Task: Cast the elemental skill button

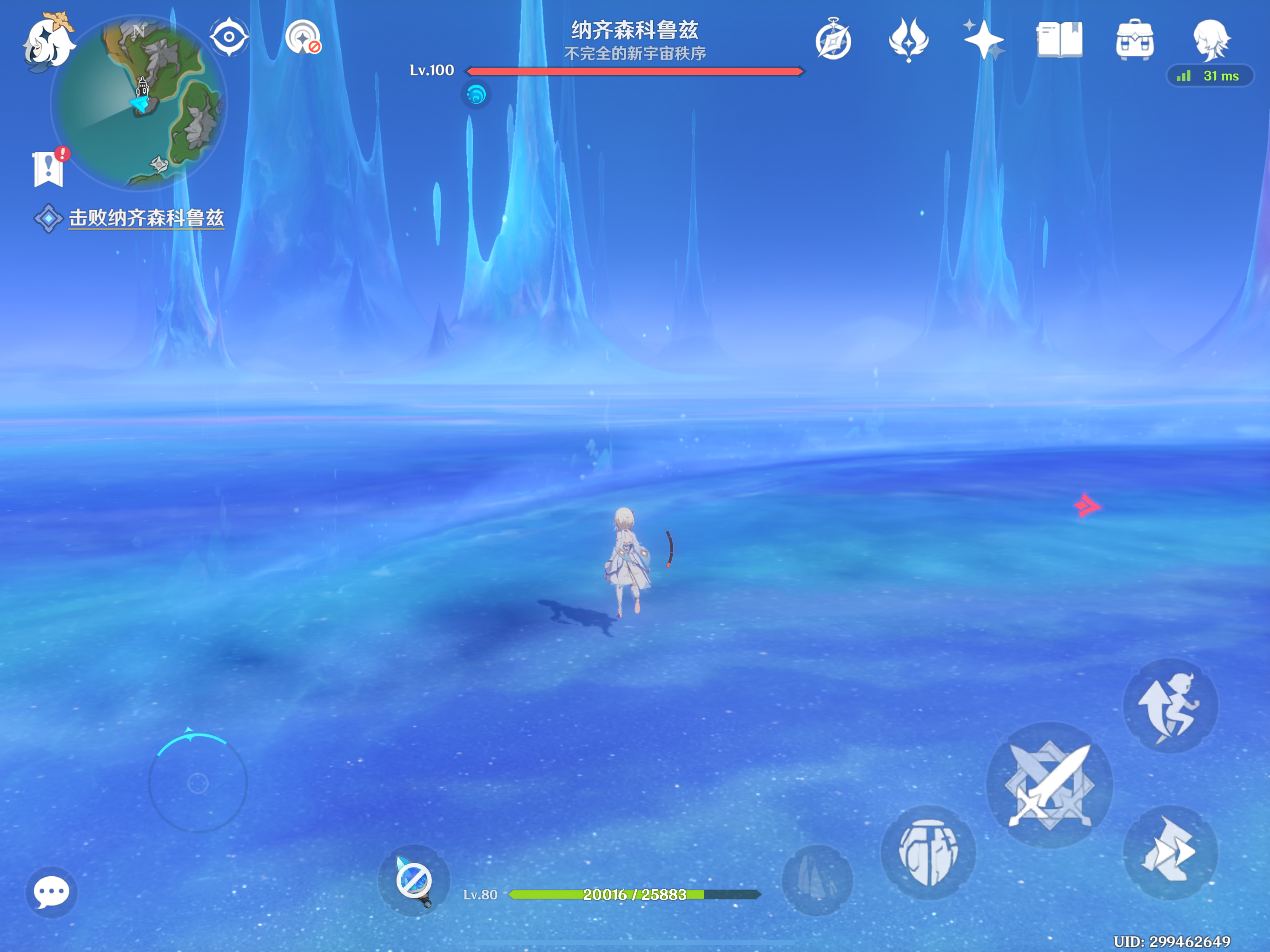Action: [928, 853]
